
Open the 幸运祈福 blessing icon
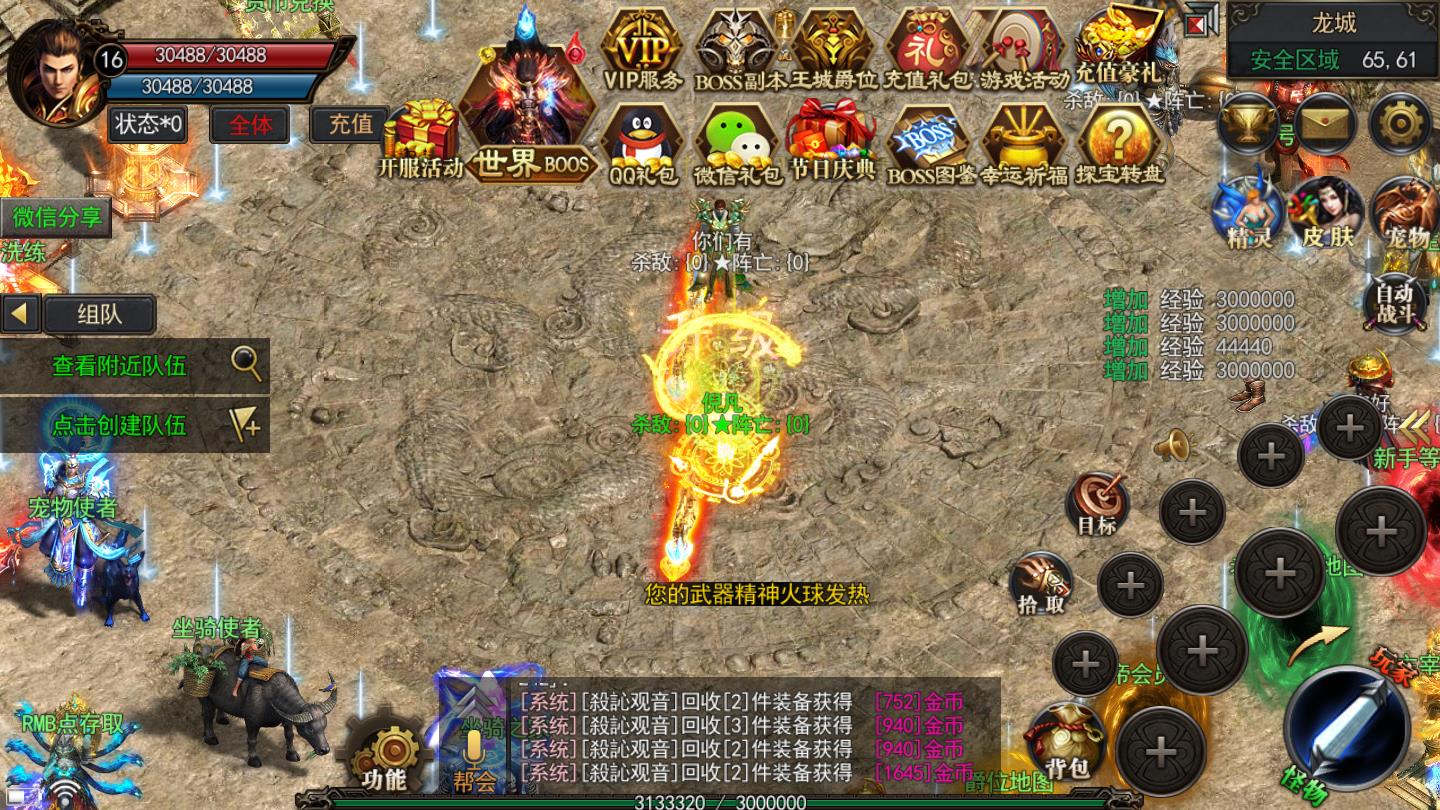1023,143
